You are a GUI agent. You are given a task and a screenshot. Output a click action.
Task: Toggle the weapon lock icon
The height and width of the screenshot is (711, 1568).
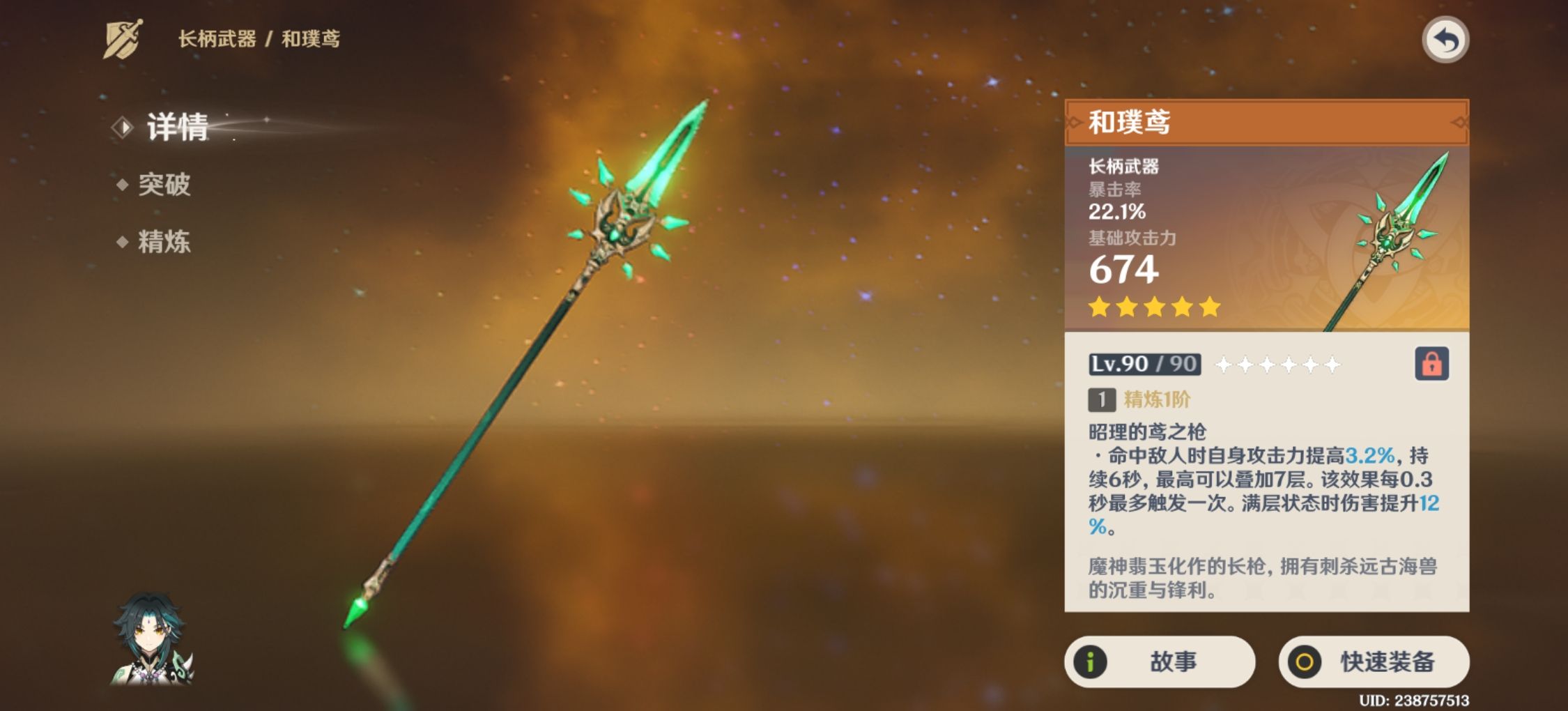click(x=1431, y=364)
